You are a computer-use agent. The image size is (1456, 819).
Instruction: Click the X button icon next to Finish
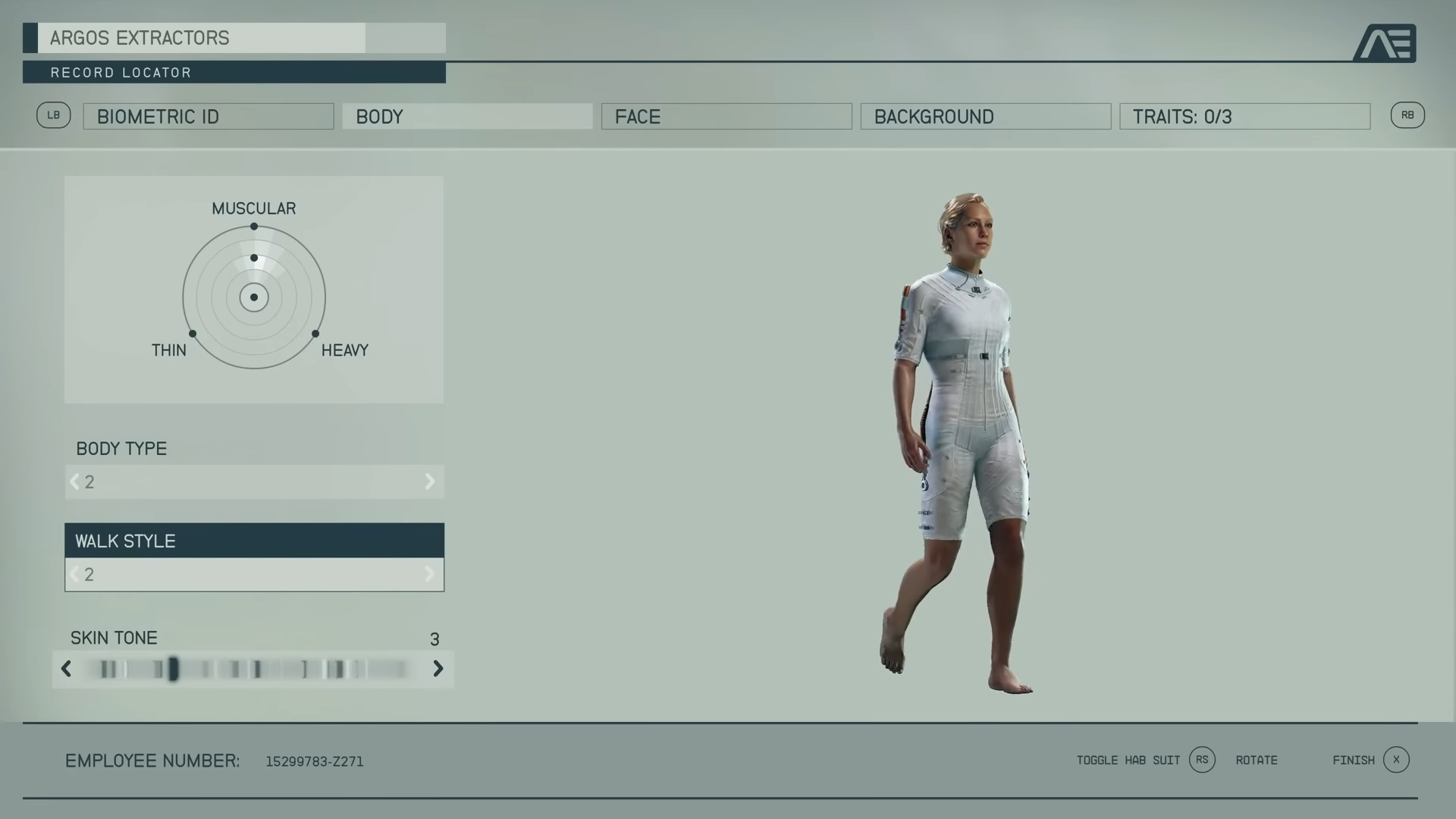(1395, 759)
